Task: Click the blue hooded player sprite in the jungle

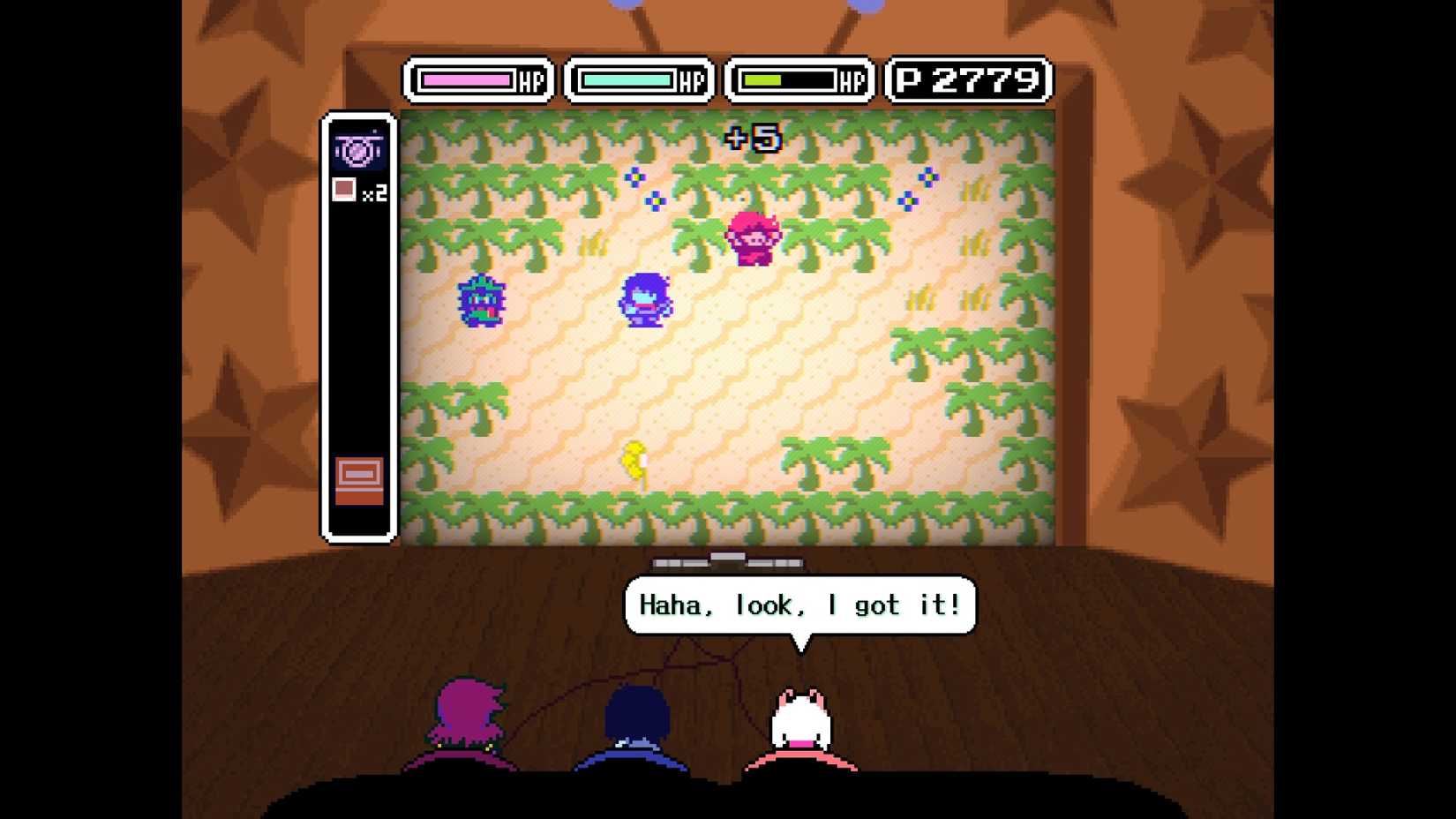Action: [x=644, y=300]
